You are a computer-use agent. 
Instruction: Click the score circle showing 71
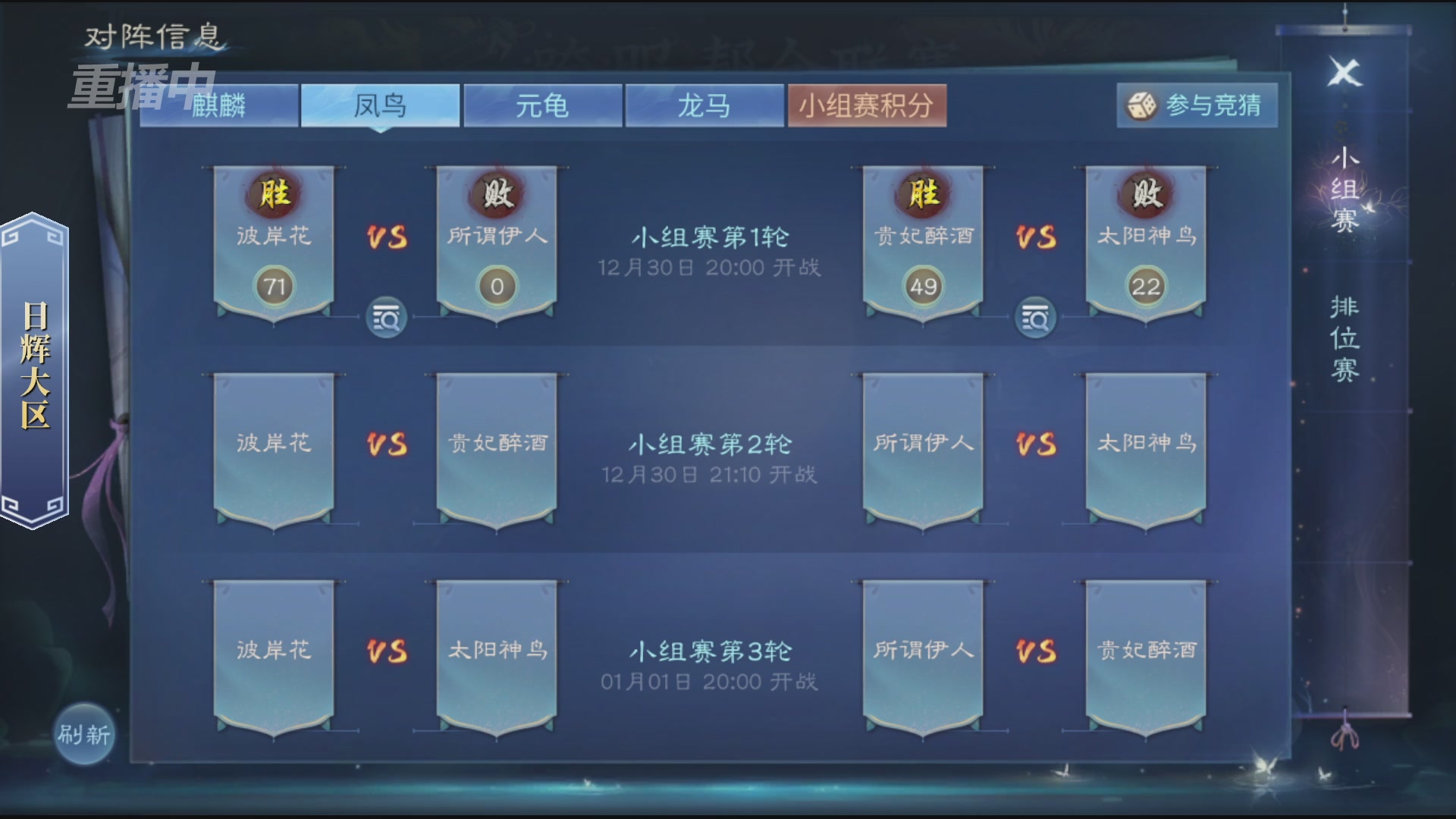[x=276, y=286]
